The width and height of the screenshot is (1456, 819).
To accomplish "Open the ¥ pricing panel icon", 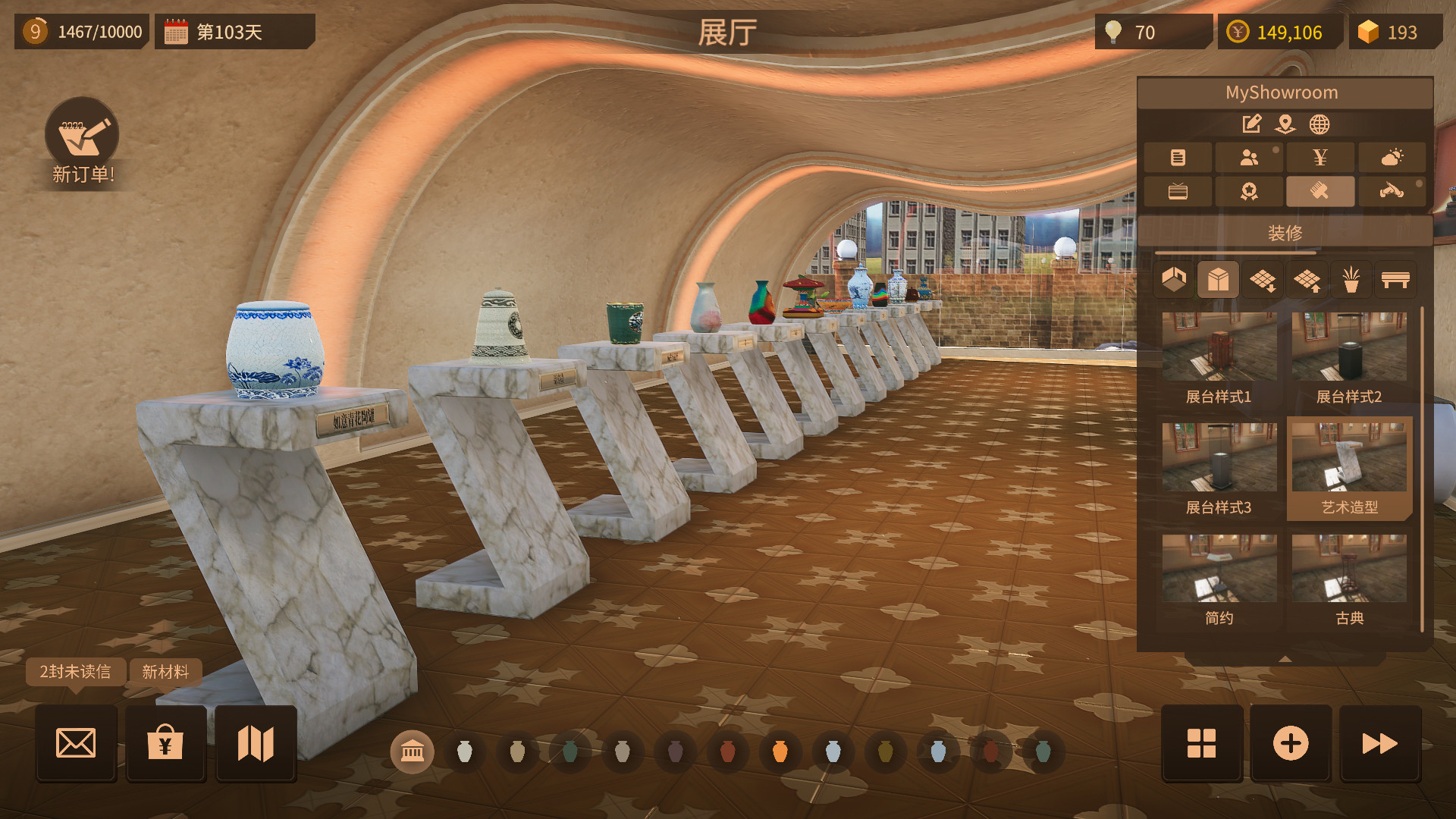I will pyautogui.click(x=1319, y=157).
